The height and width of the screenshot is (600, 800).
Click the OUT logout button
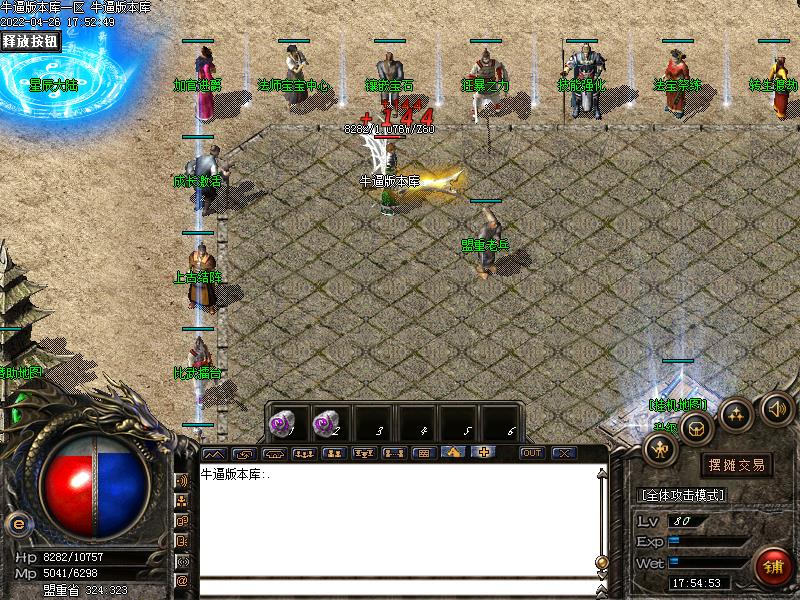[x=532, y=453]
